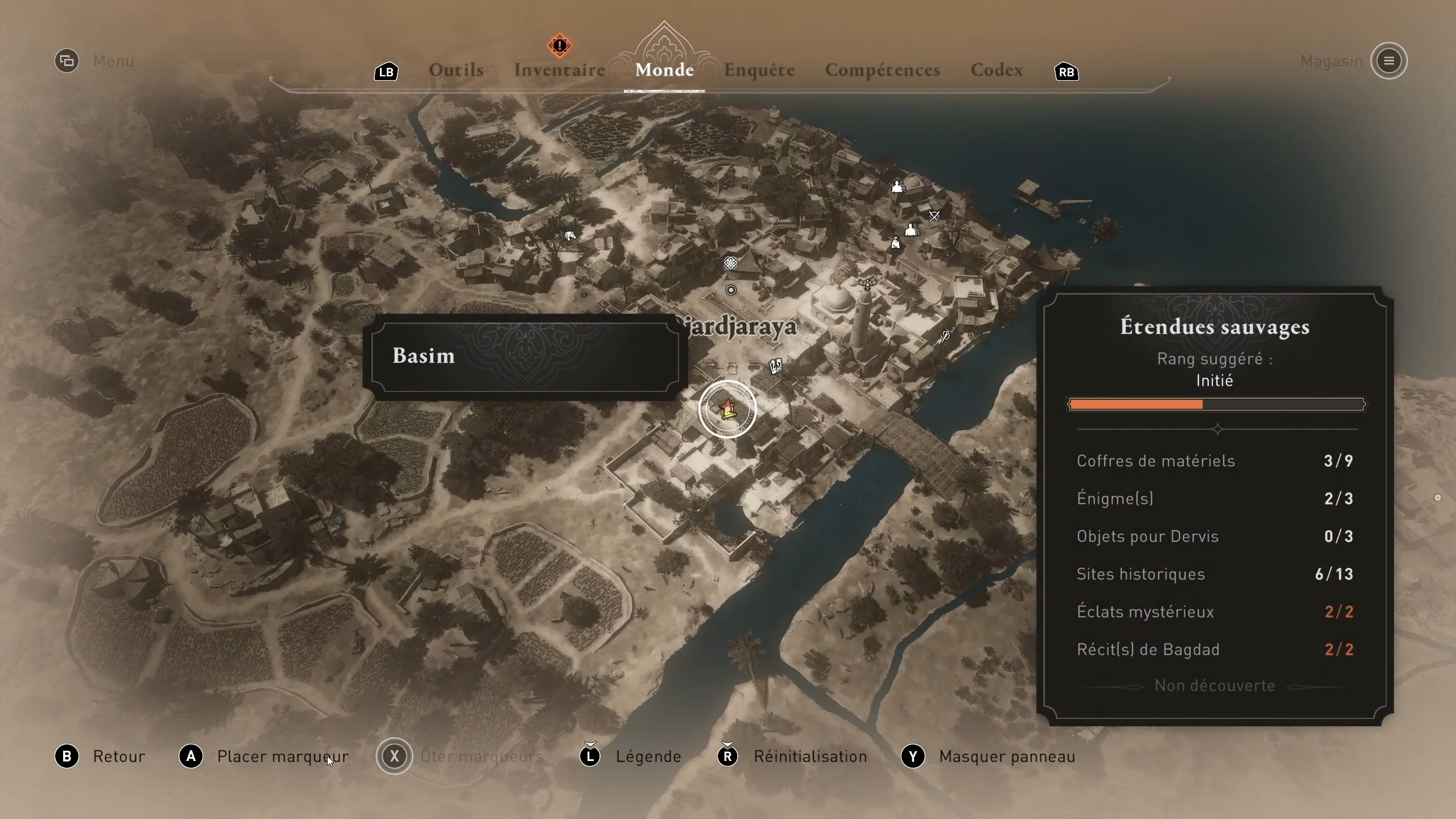Open the Inventaire tab
This screenshot has width=1456, height=819.
point(559,70)
